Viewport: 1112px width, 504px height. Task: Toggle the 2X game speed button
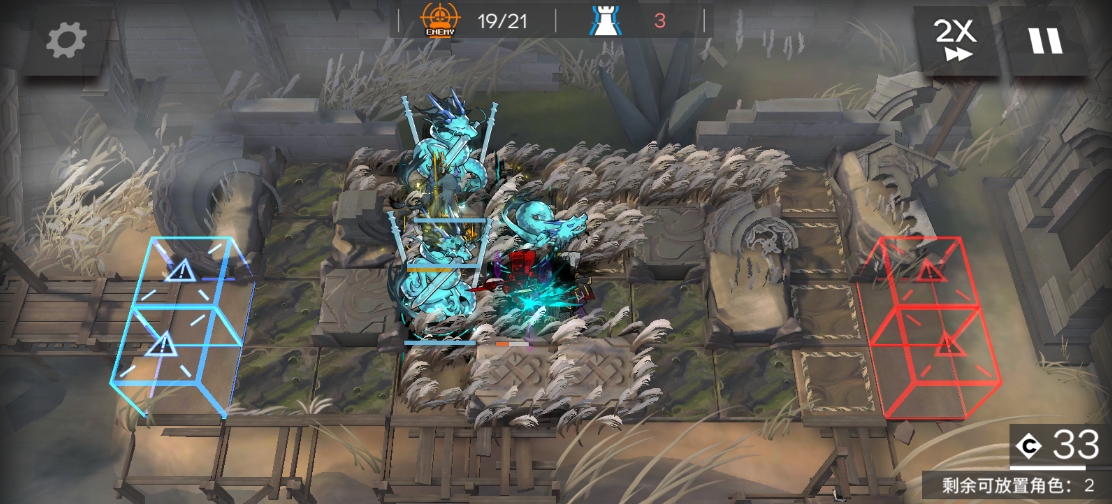956,41
